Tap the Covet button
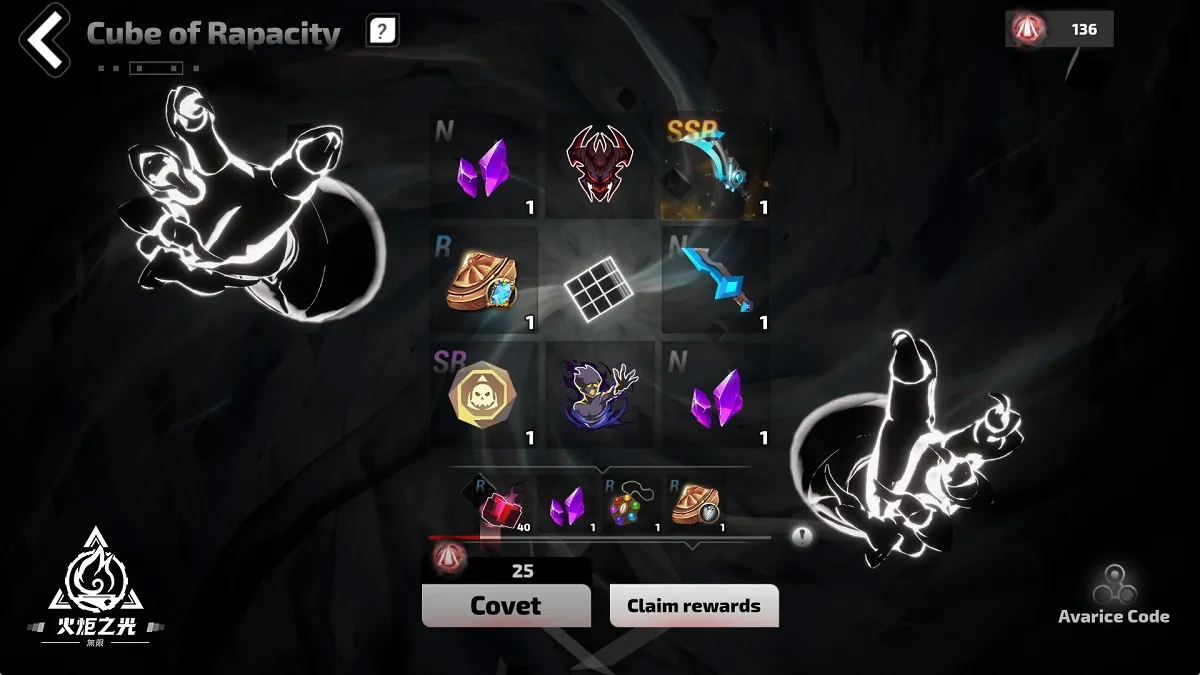This screenshot has width=1200, height=675. pos(506,605)
